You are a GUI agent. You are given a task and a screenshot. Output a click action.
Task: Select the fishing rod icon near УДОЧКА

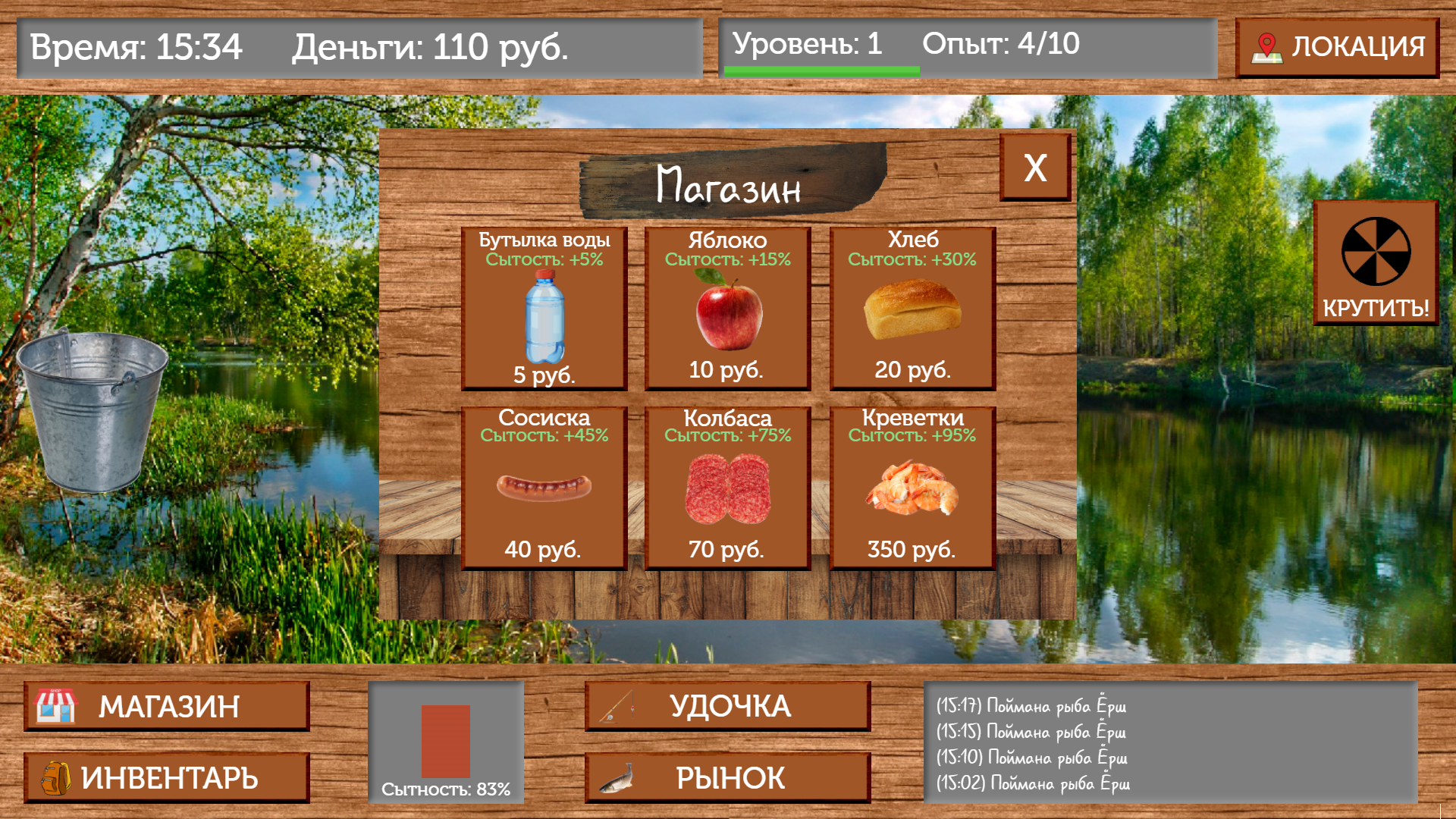tap(618, 704)
